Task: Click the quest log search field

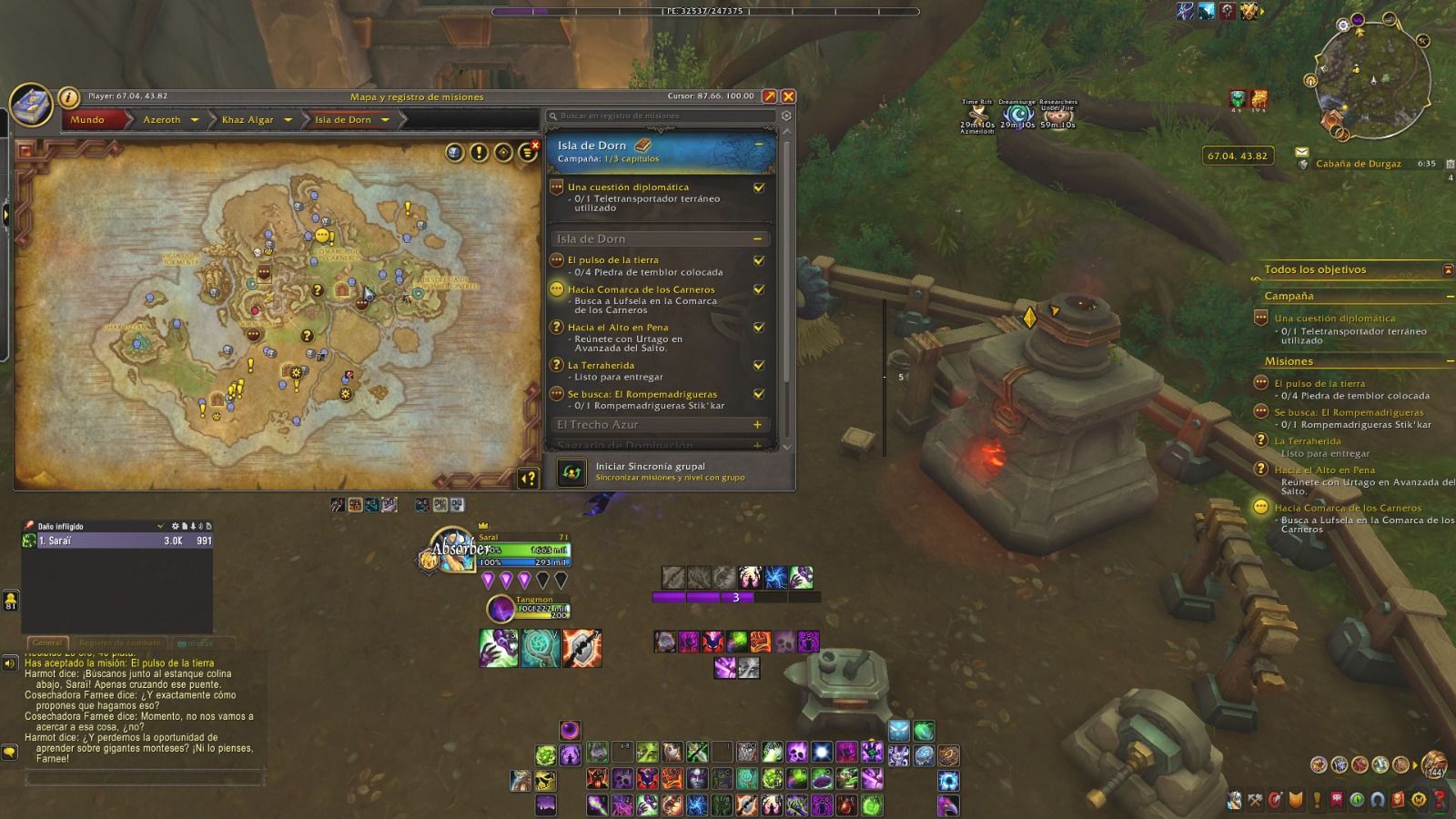Action: pos(662,116)
